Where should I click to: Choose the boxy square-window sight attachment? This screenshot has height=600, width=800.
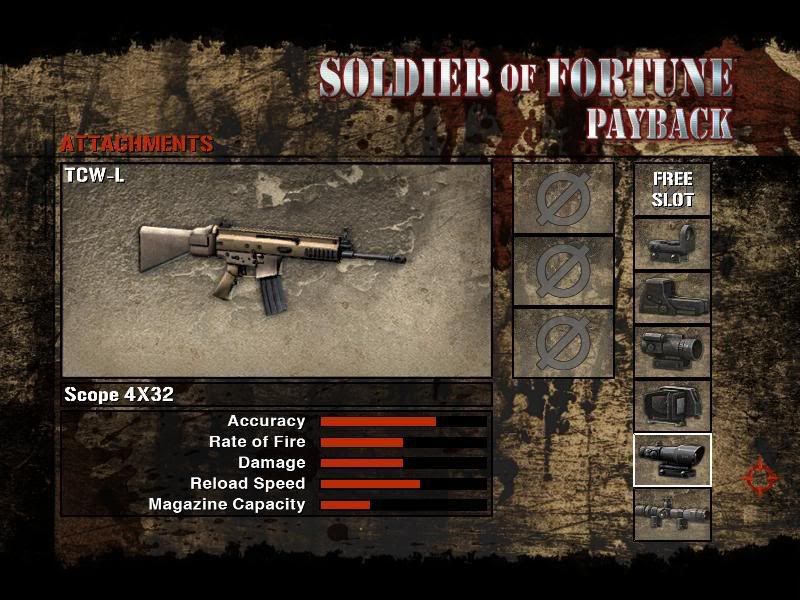click(x=672, y=406)
